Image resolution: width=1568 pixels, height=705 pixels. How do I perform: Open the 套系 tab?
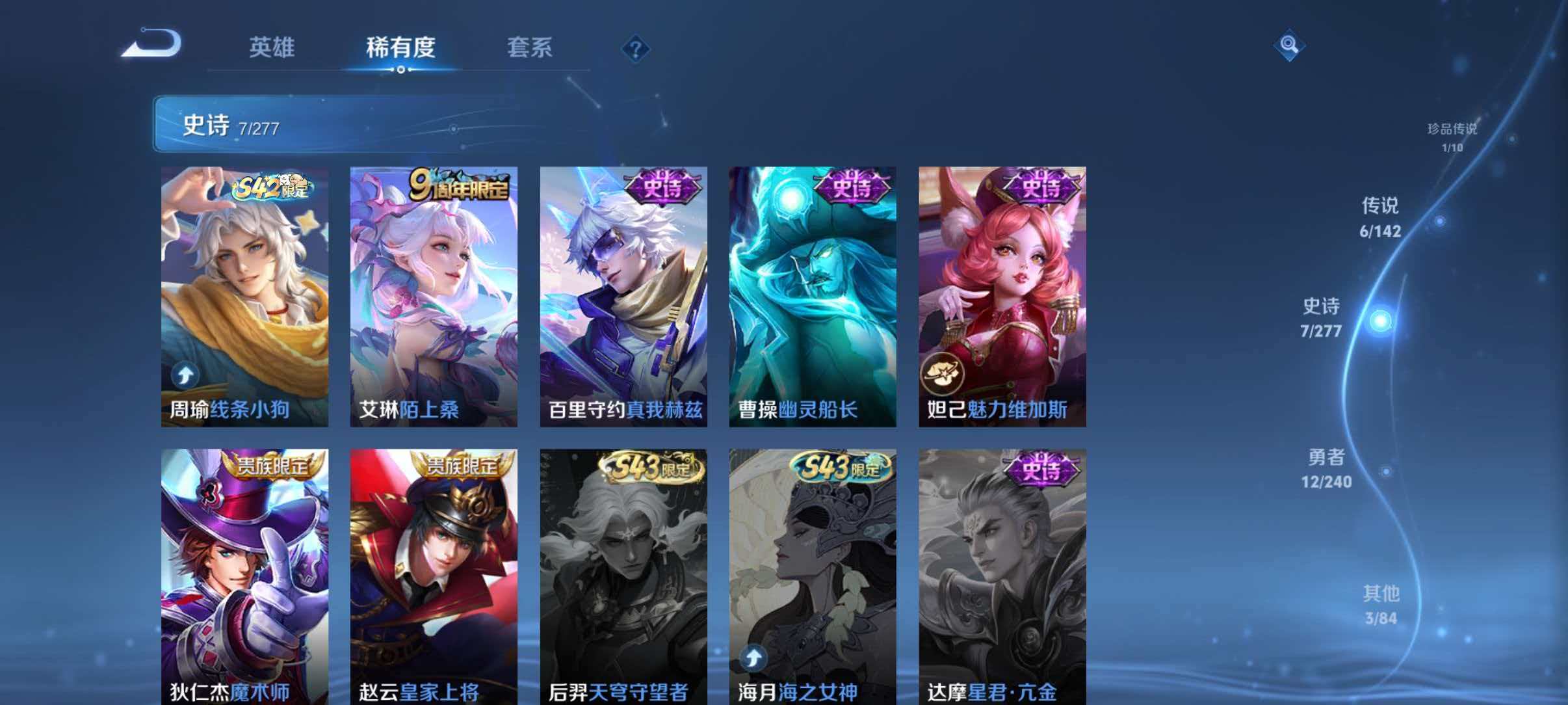[530, 47]
